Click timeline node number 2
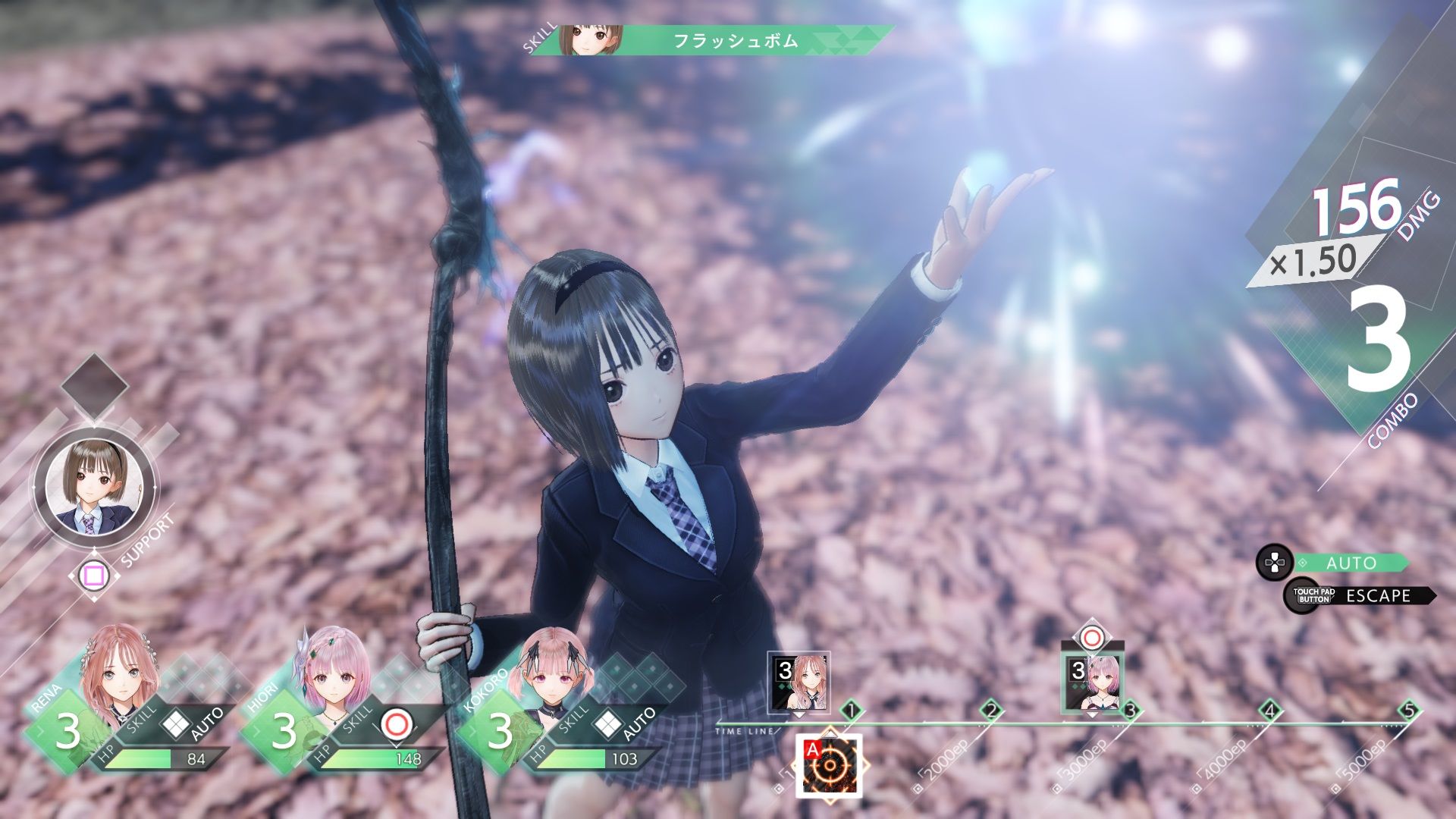 [990, 711]
